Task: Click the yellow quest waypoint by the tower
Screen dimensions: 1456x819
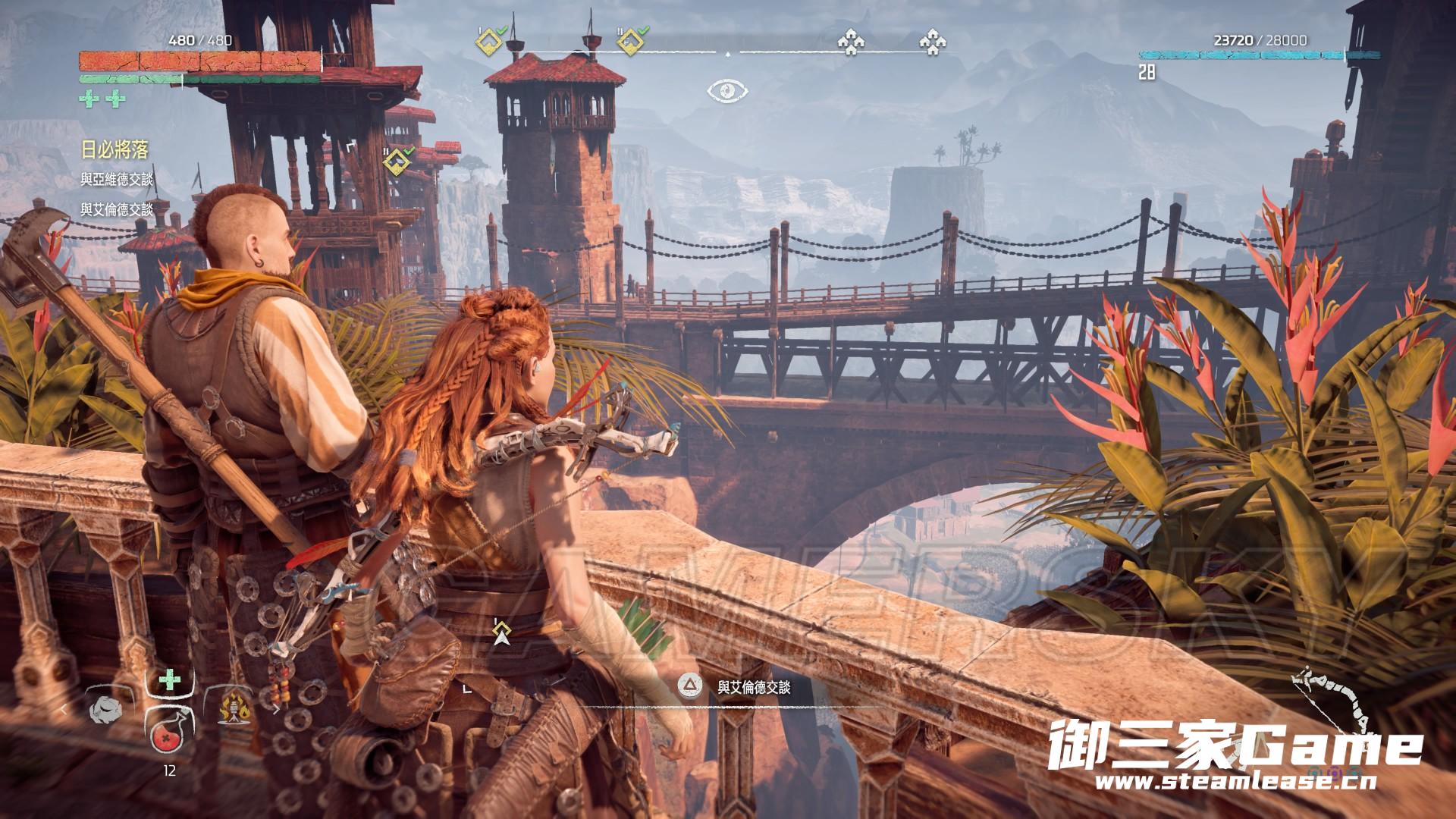Action: (x=396, y=162)
